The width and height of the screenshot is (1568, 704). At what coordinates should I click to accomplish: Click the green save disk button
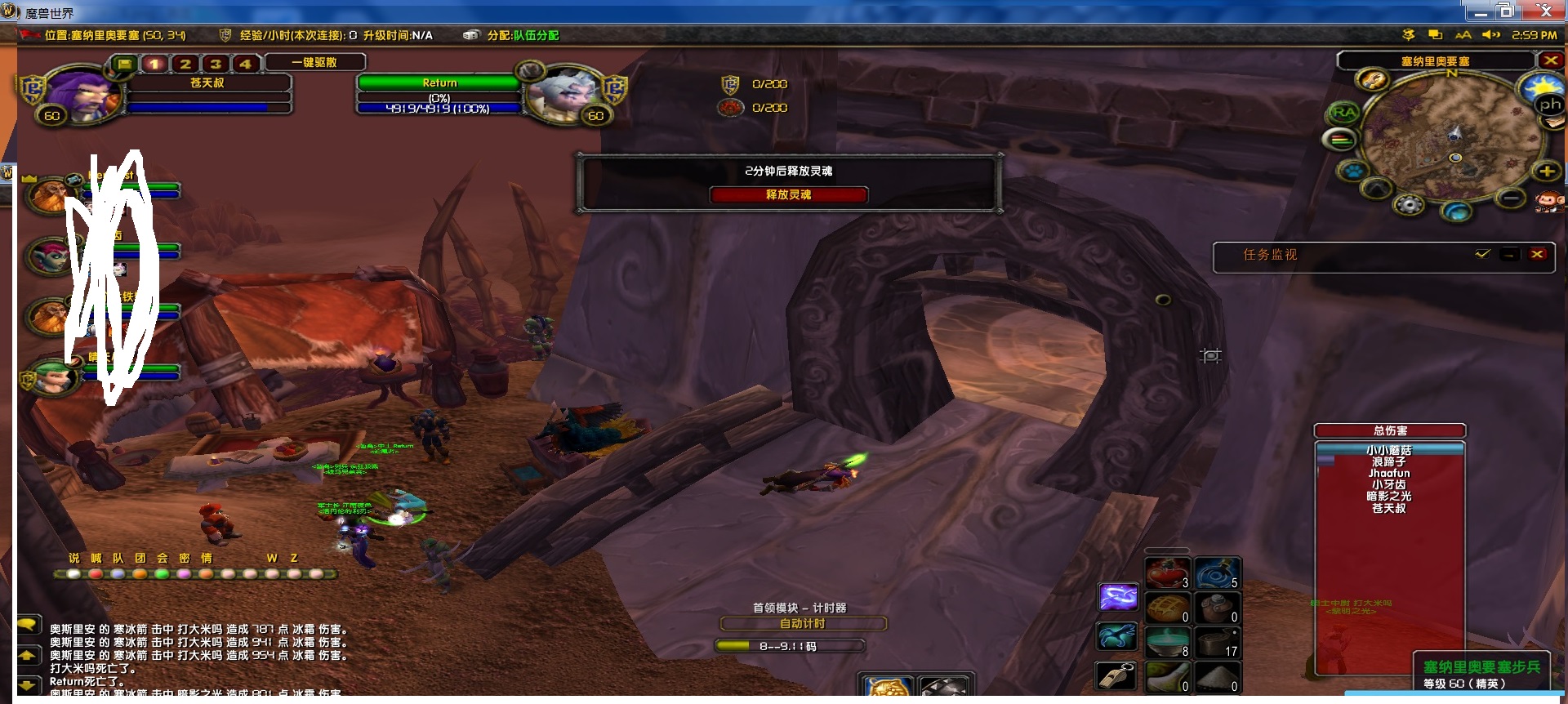(x=123, y=64)
